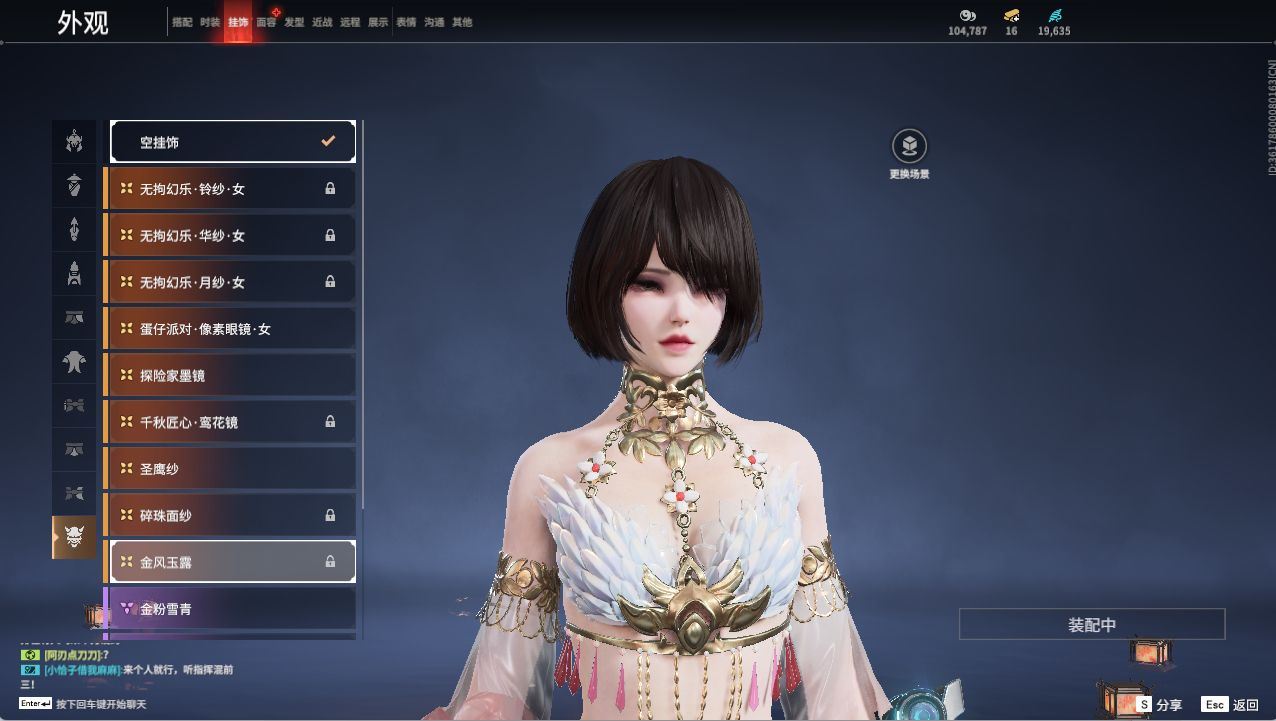Switch to the 近战 tab
Viewport: 1276px width, 721px height.
point(322,22)
